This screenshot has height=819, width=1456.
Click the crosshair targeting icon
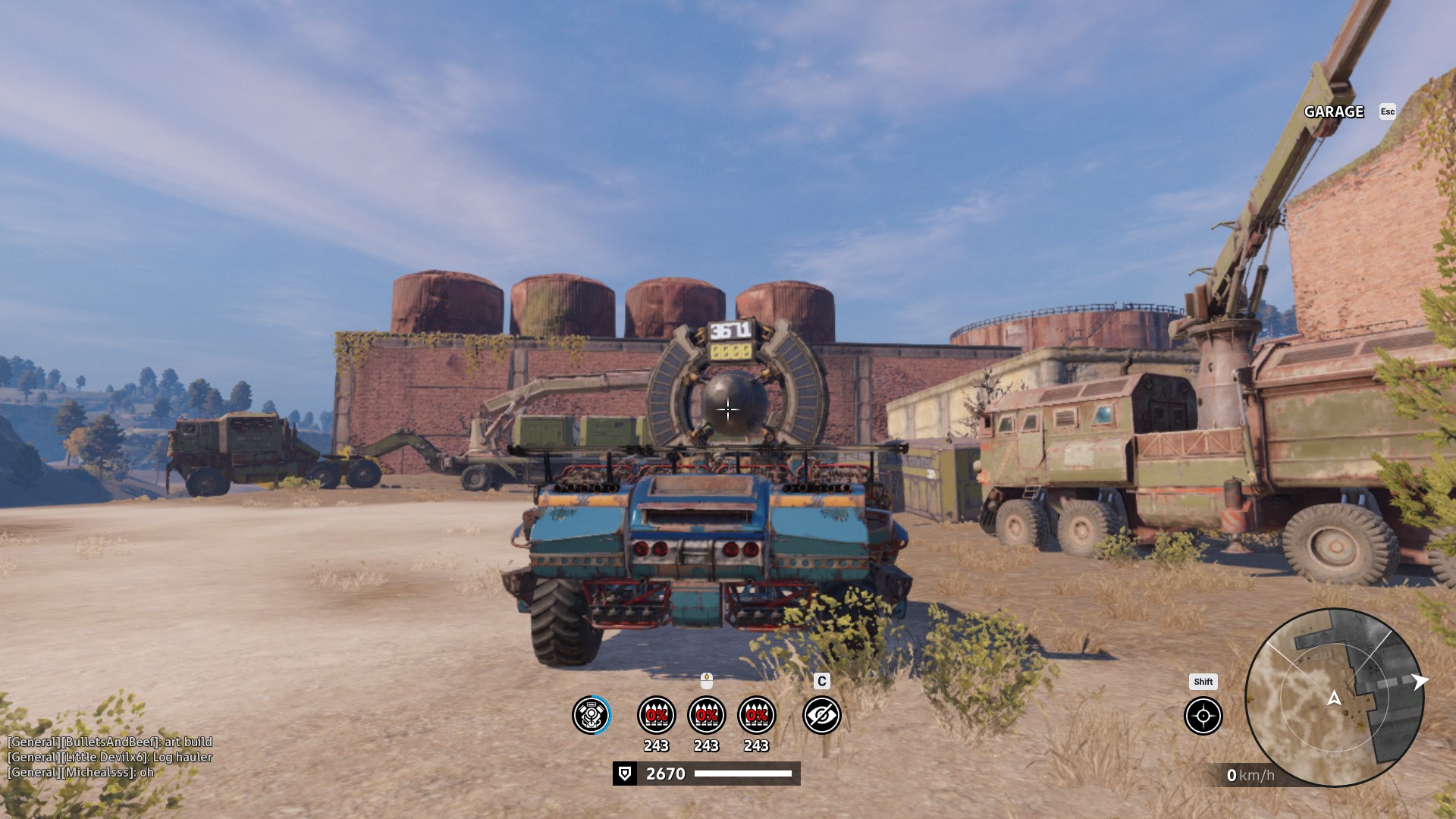click(1203, 715)
